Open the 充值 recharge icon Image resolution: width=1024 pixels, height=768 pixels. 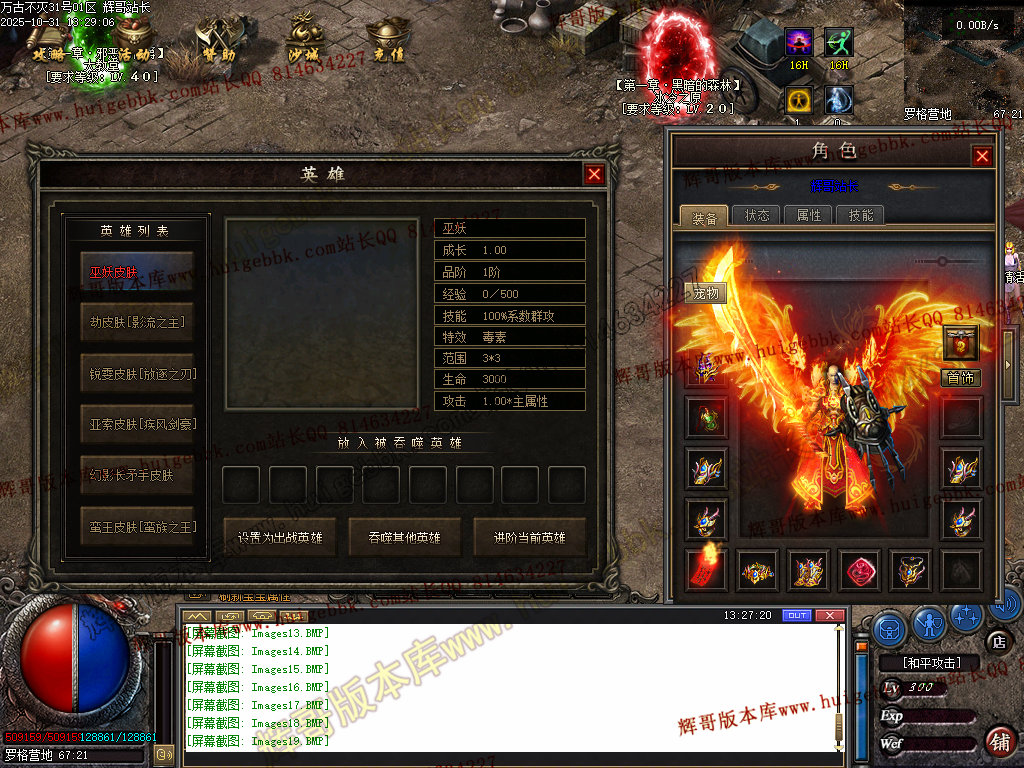tap(385, 42)
